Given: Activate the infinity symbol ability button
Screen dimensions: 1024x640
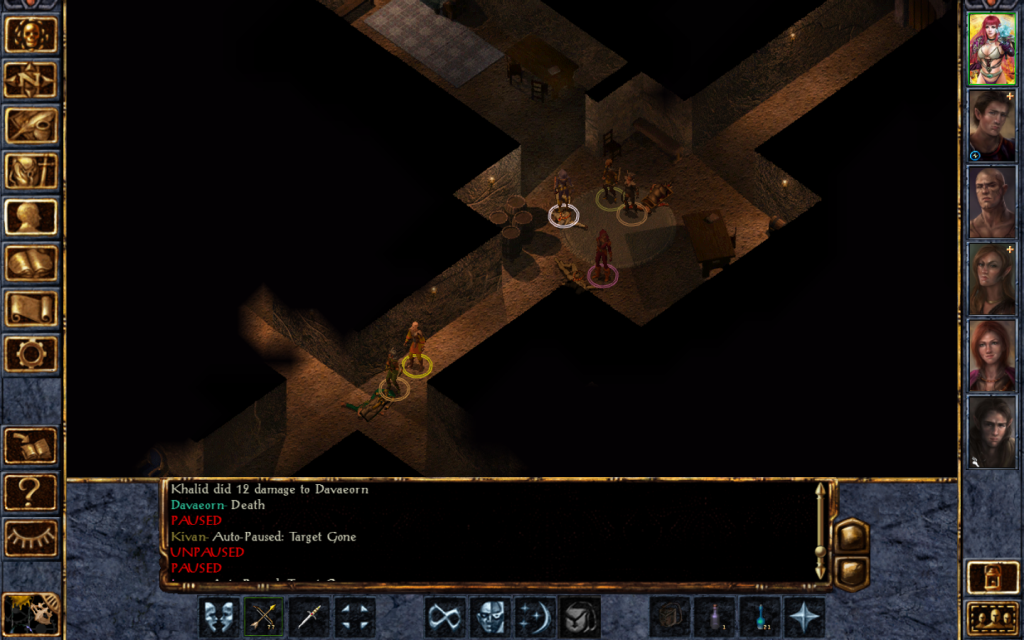Looking at the screenshot, I should tap(445, 617).
